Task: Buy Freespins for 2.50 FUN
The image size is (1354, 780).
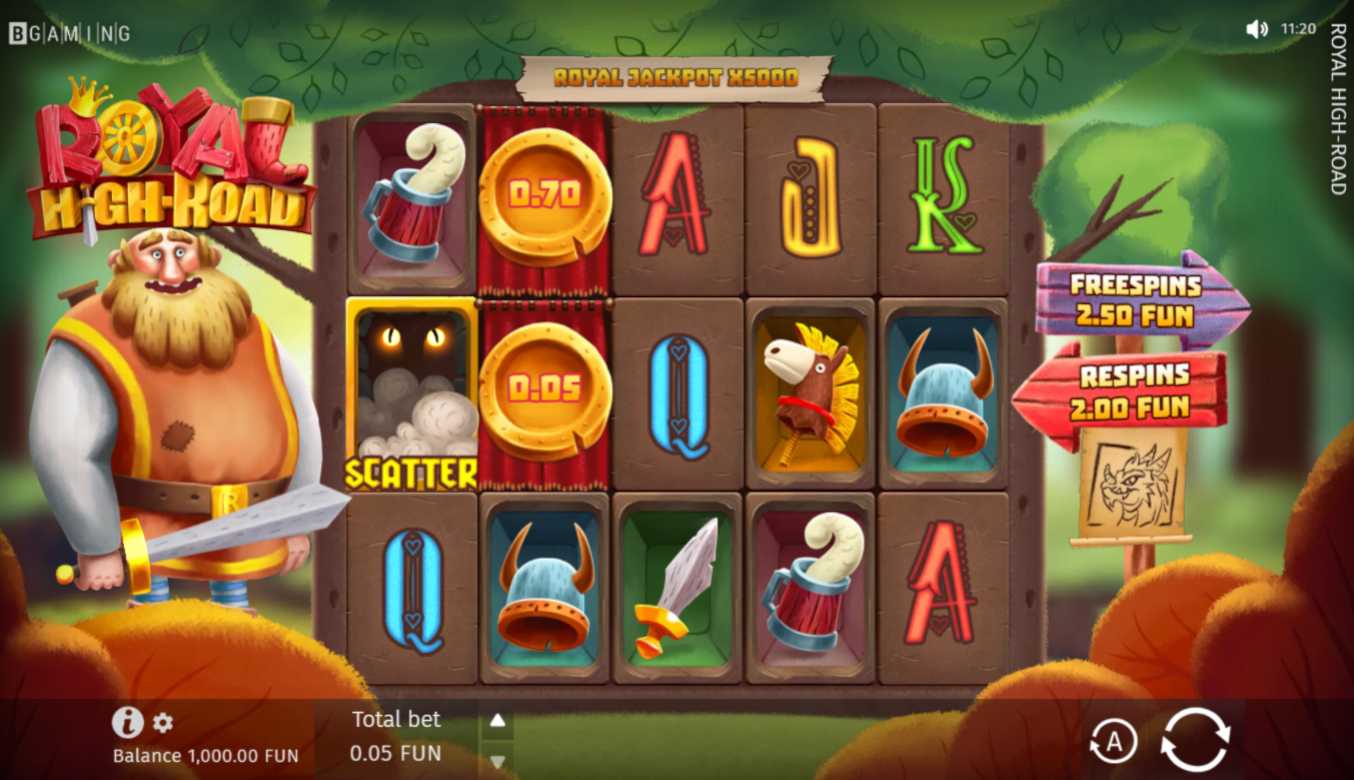Action: (1137, 300)
